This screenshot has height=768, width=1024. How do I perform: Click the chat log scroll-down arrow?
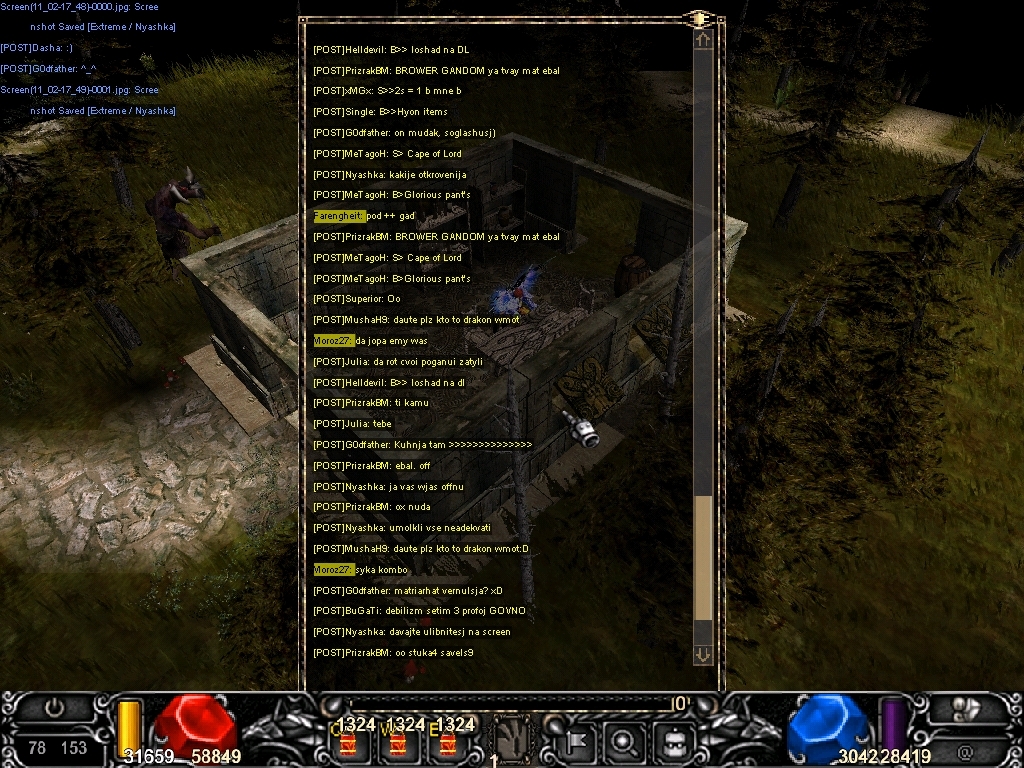703,654
